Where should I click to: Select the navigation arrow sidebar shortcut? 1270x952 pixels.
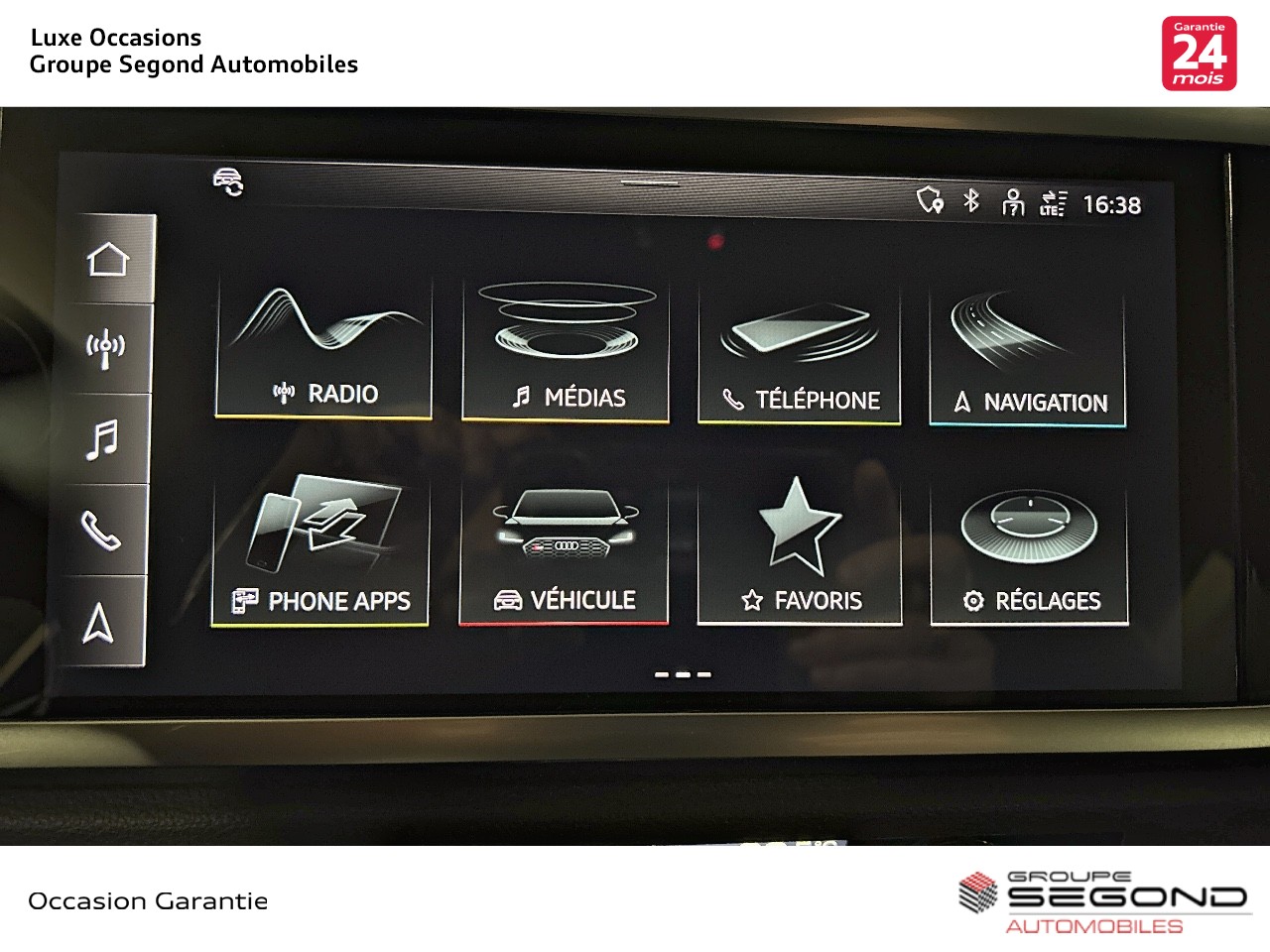(x=97, y=623)
